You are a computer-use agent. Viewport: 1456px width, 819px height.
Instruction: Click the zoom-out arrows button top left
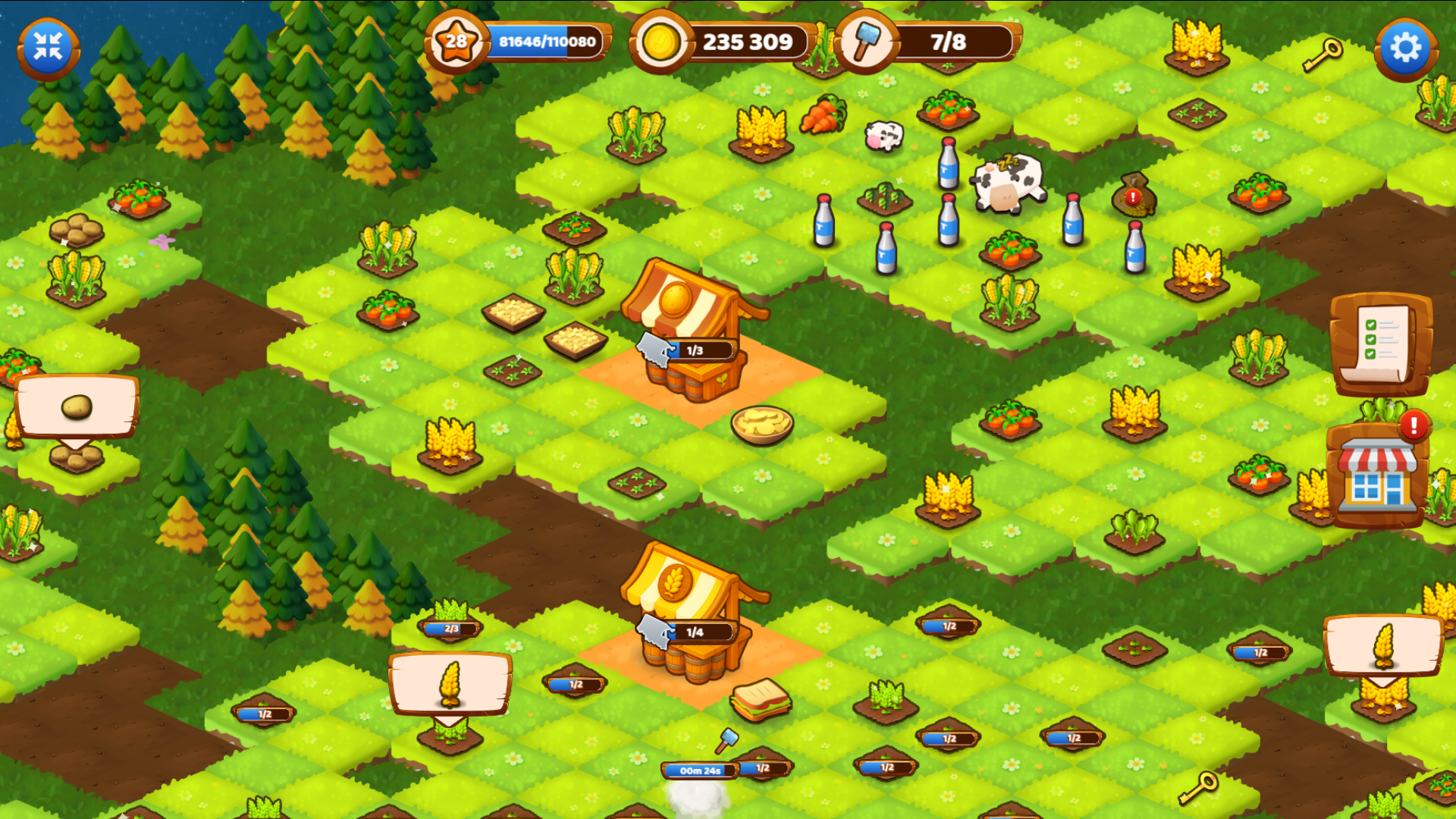47,45
